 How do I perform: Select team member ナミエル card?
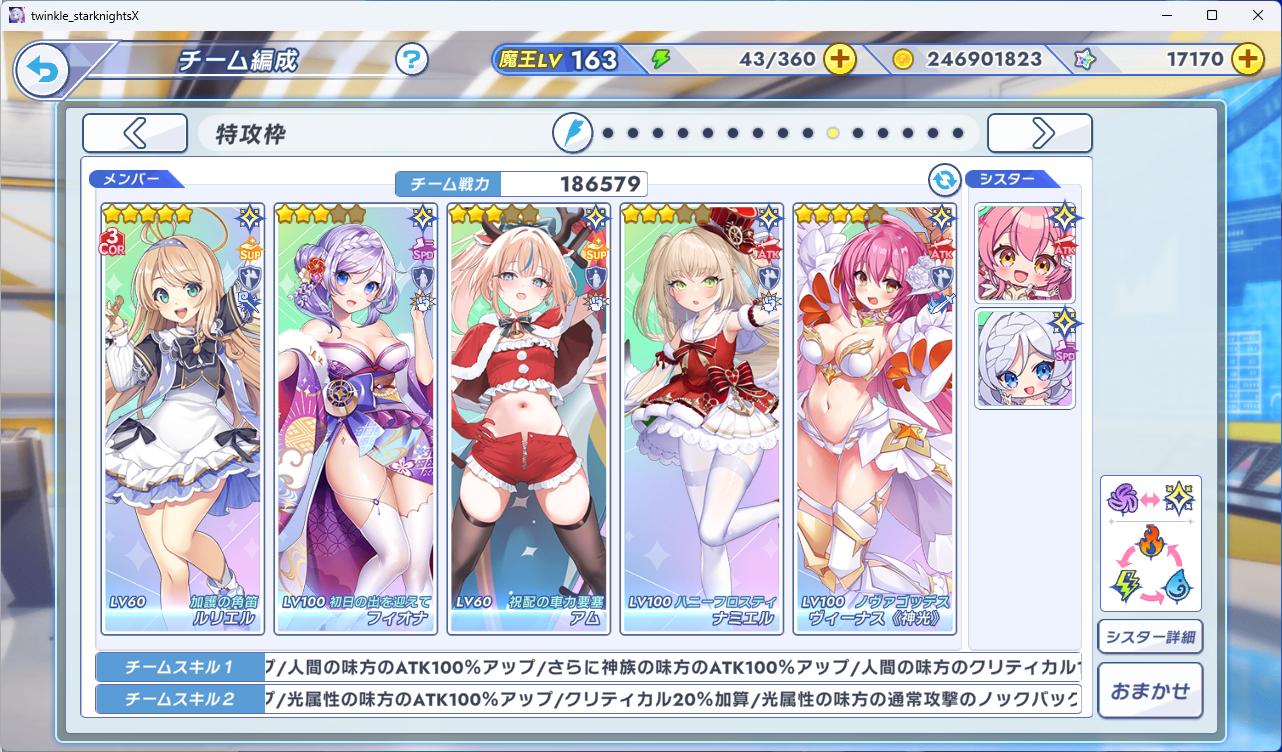[x=702, y=418]
